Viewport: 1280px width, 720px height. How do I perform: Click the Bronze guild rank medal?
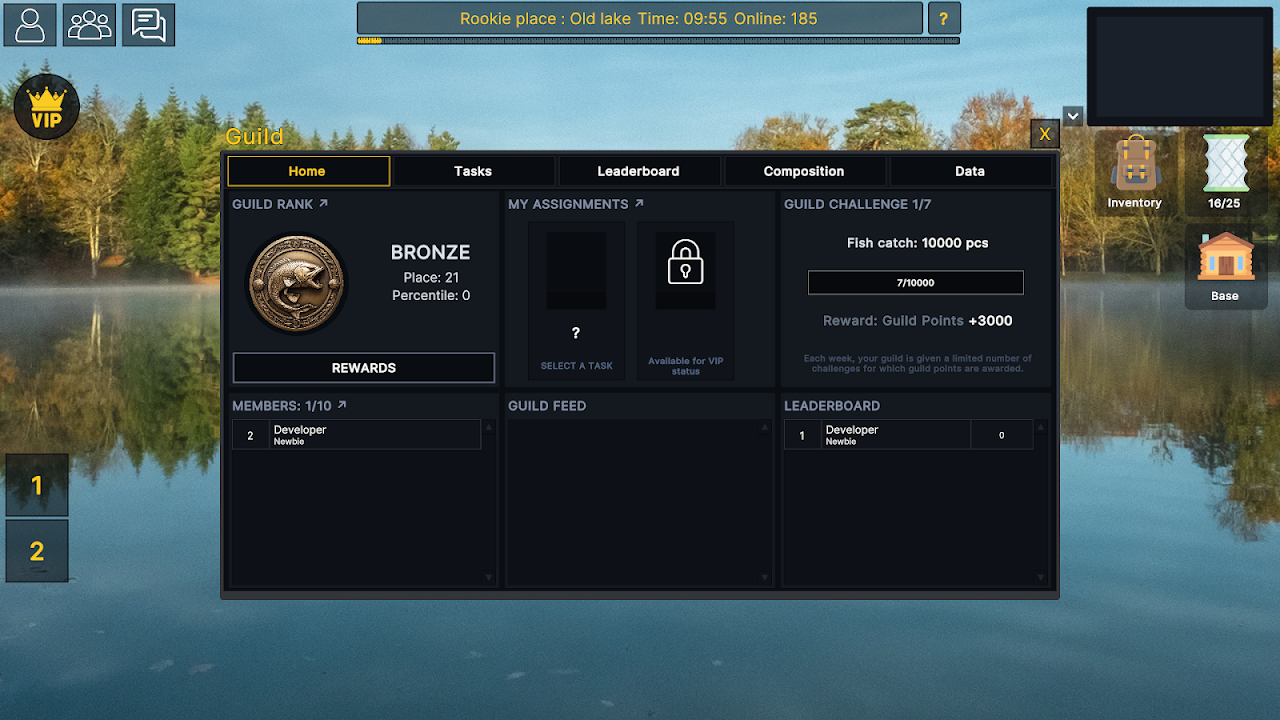pos(297,283)
